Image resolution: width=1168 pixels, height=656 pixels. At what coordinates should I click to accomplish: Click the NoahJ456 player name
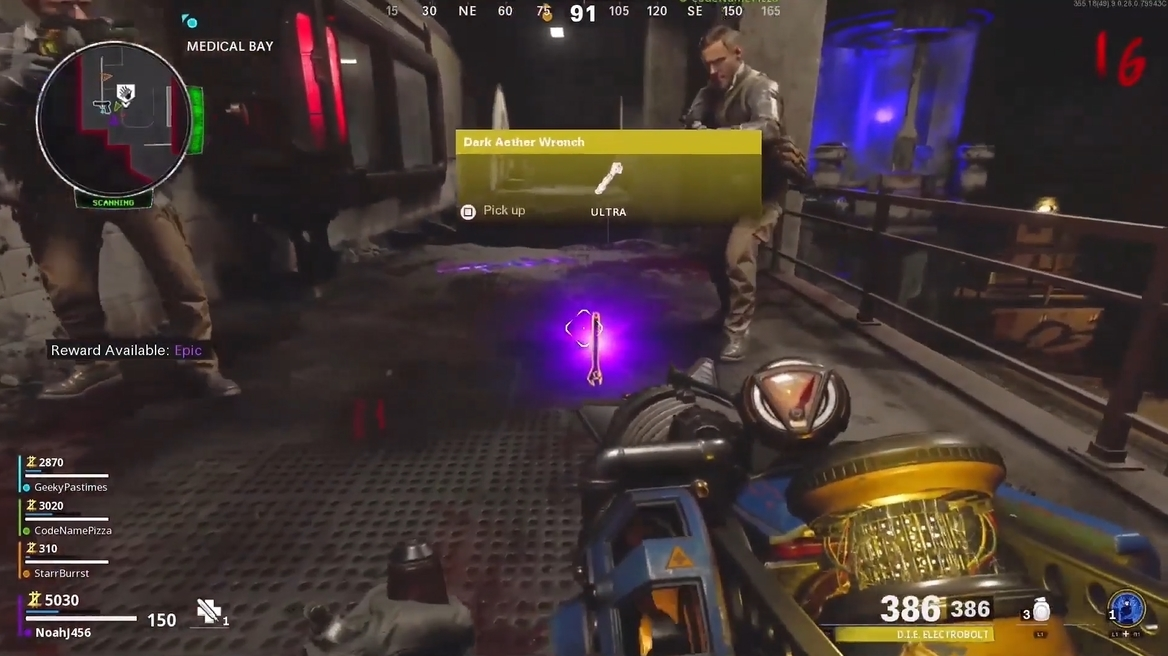point(63,633)
